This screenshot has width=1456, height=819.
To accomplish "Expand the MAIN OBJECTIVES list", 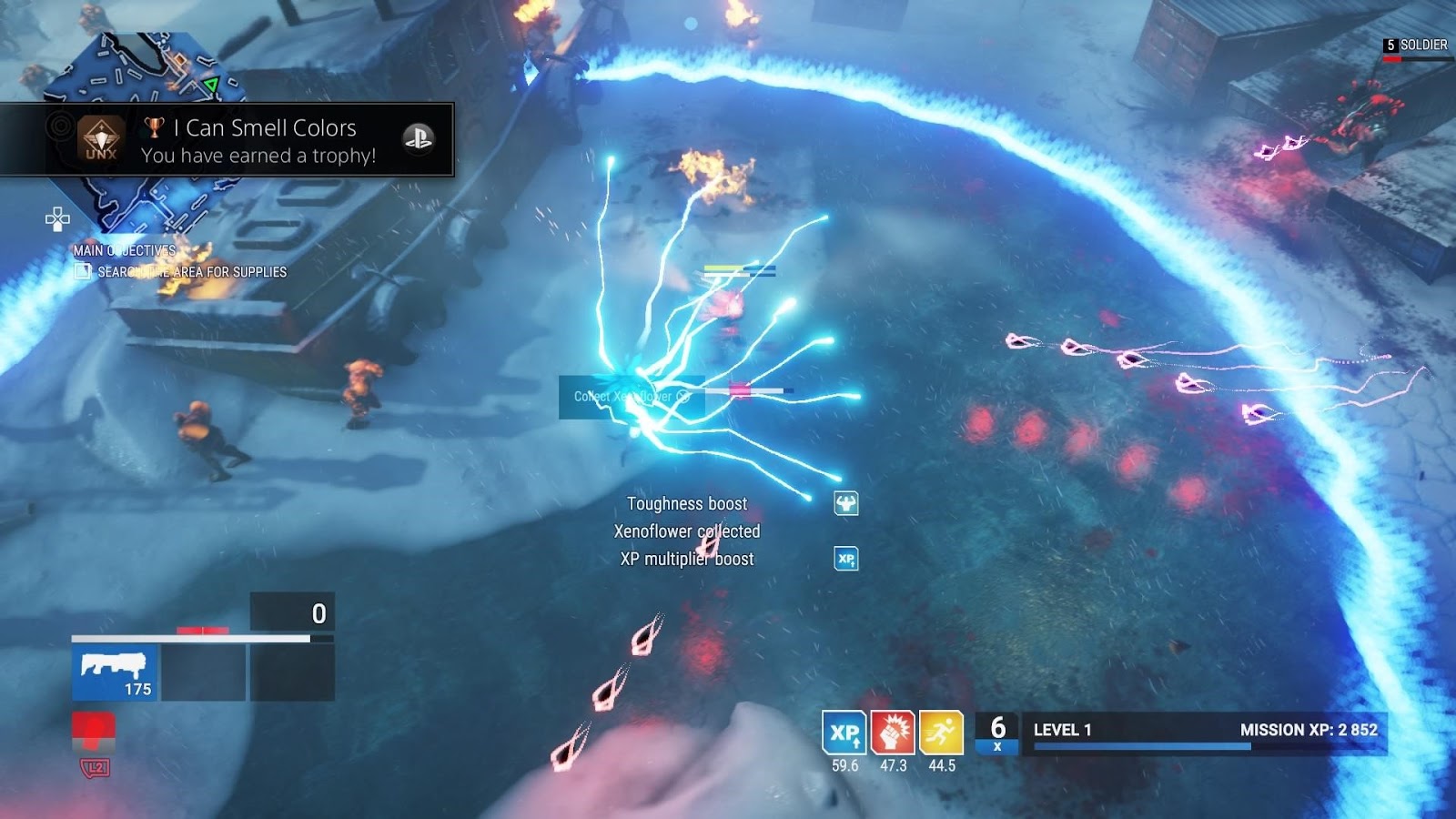I will (125, 249).
